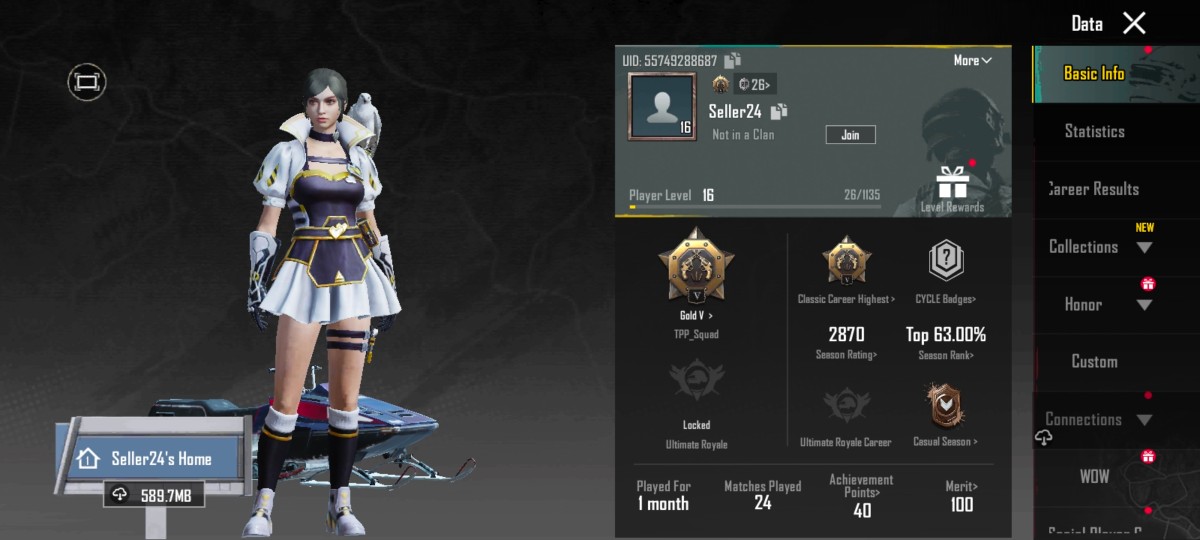Open the Custom tab
1200x540 pixels.
click(1094, 362)
